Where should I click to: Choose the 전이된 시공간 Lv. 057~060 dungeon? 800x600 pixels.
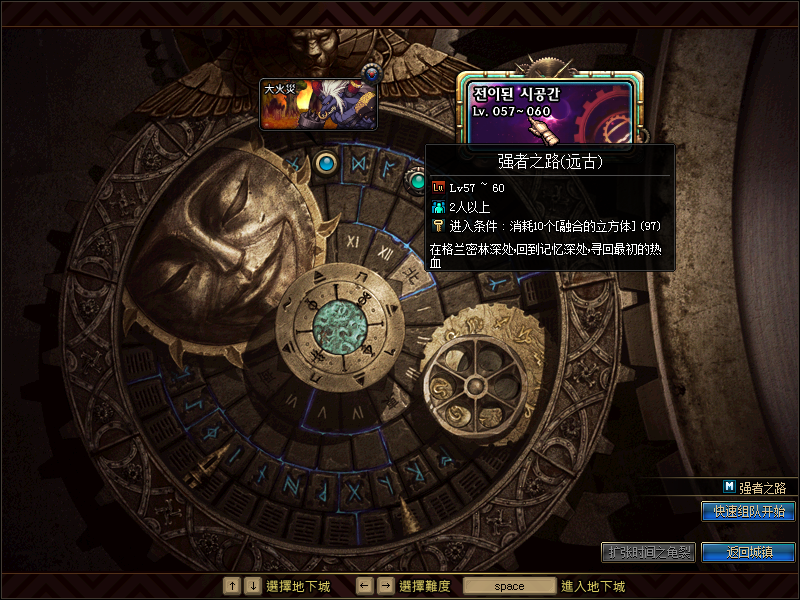tap(549, 108)
